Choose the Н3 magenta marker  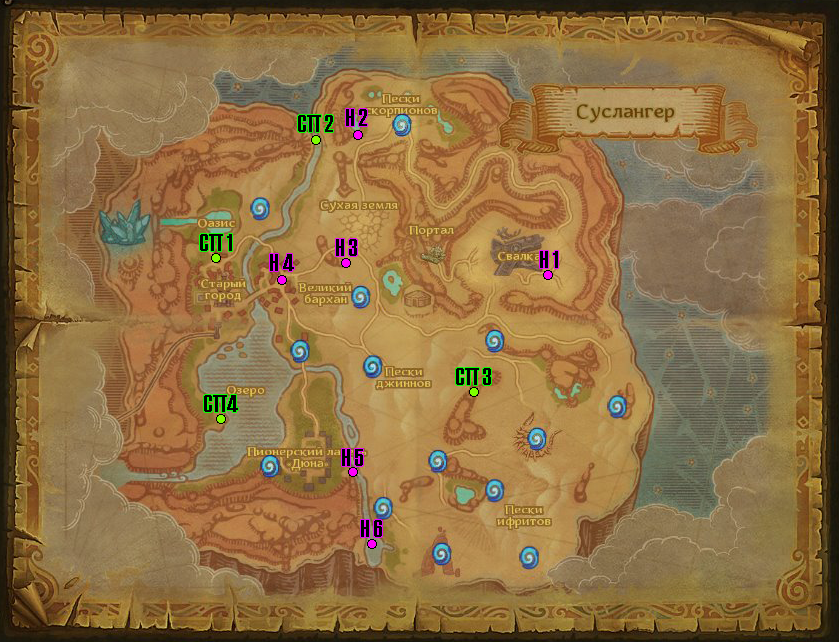[x=346, y=263]
